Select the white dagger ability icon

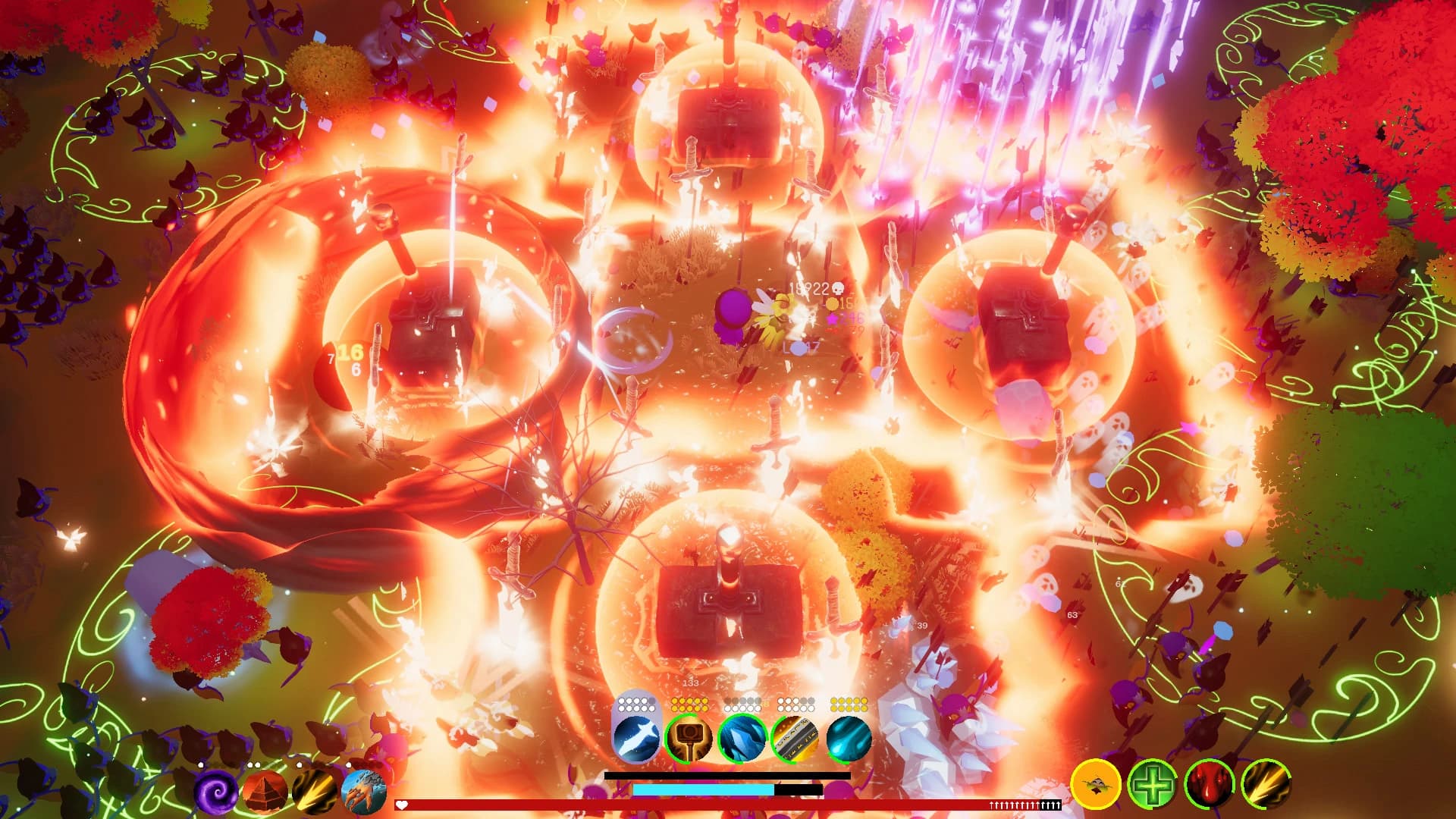tap(635, 739)
